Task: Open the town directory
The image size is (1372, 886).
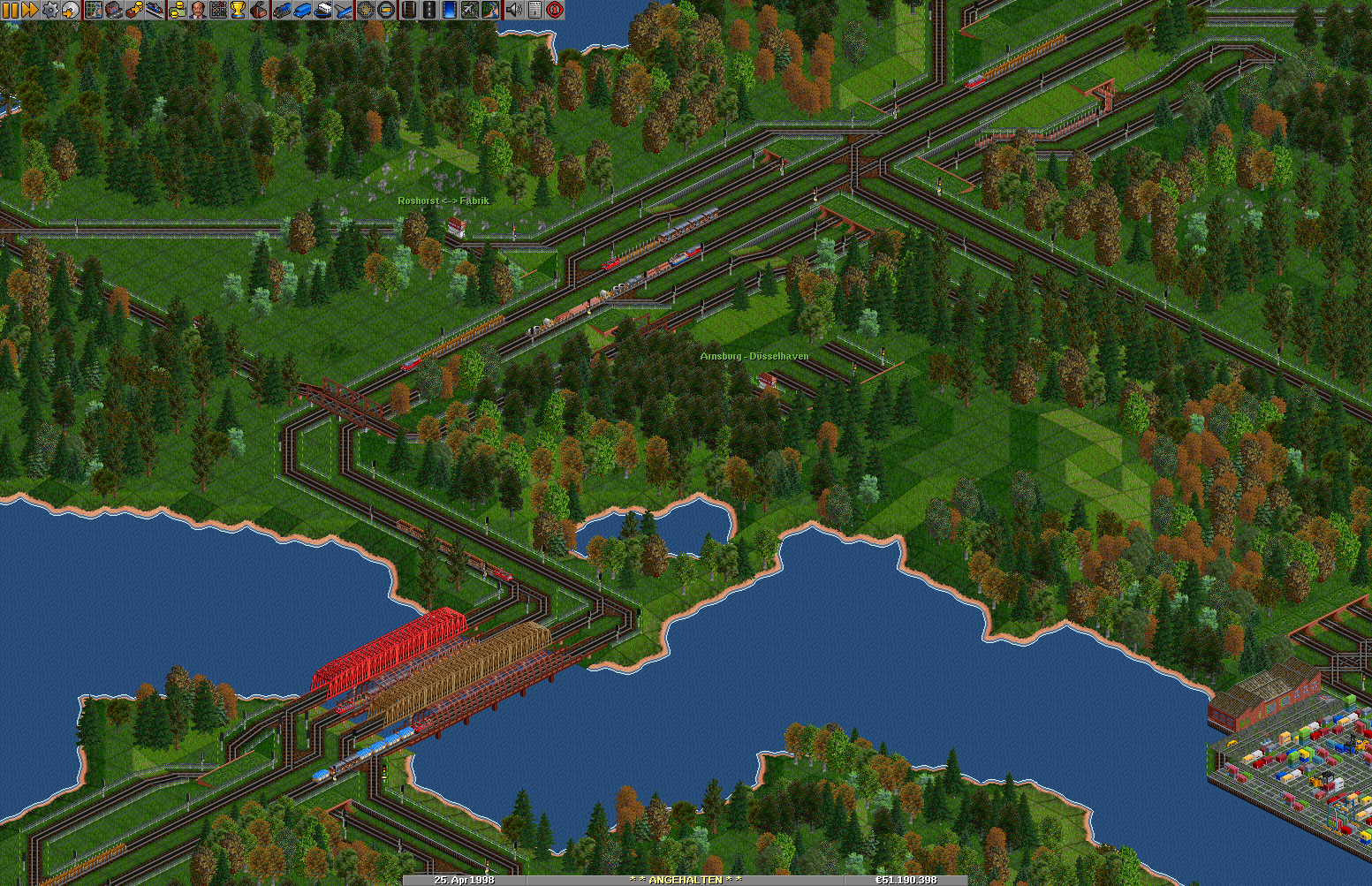Action: click(x=114, y=10)
